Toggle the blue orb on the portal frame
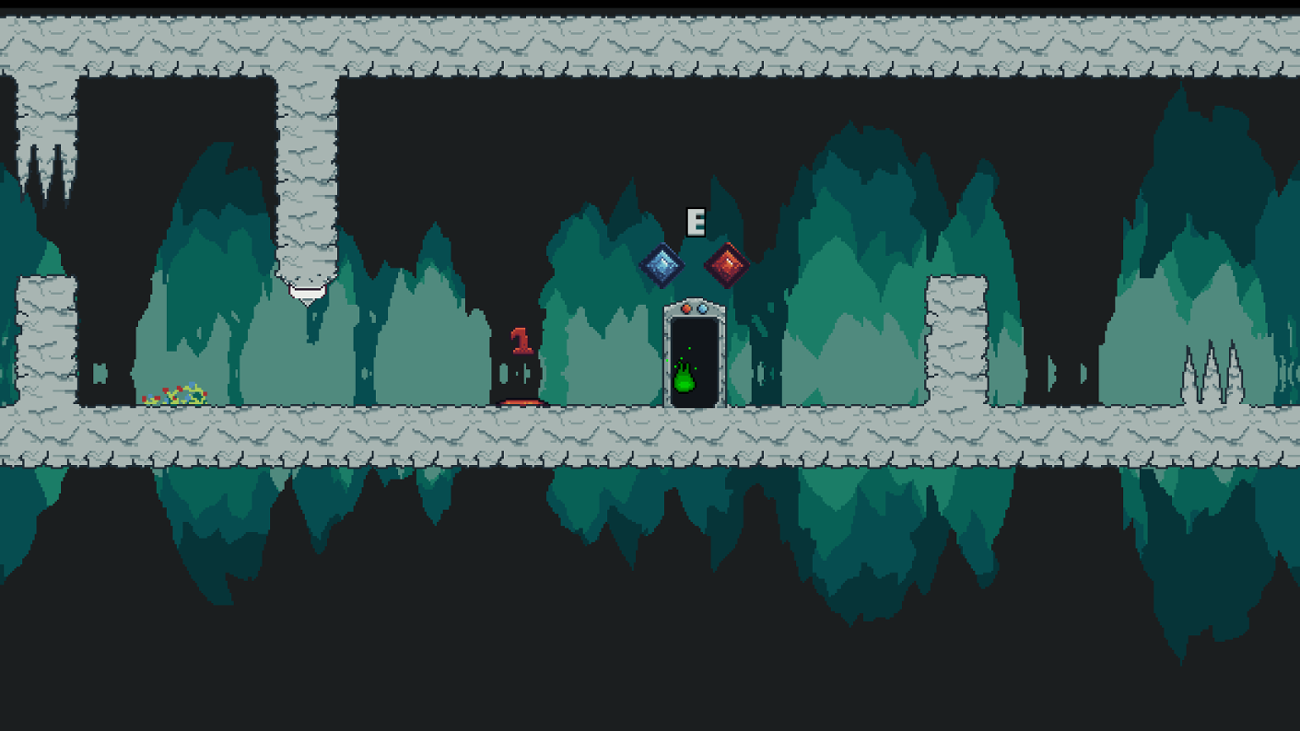Screen dimensions: 1300x731 tap(703, 309)
